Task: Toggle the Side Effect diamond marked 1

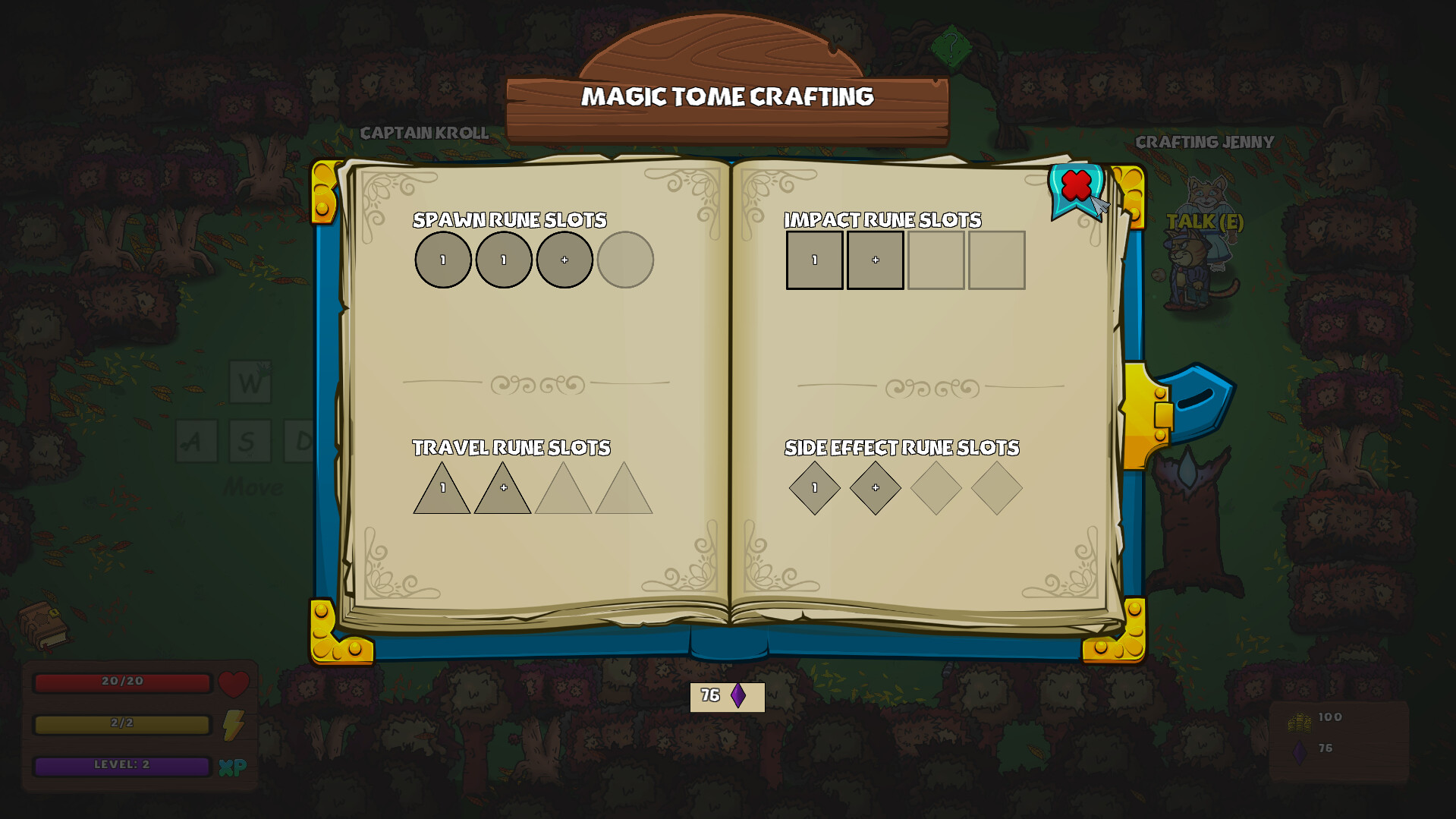Action: [814, 488]
